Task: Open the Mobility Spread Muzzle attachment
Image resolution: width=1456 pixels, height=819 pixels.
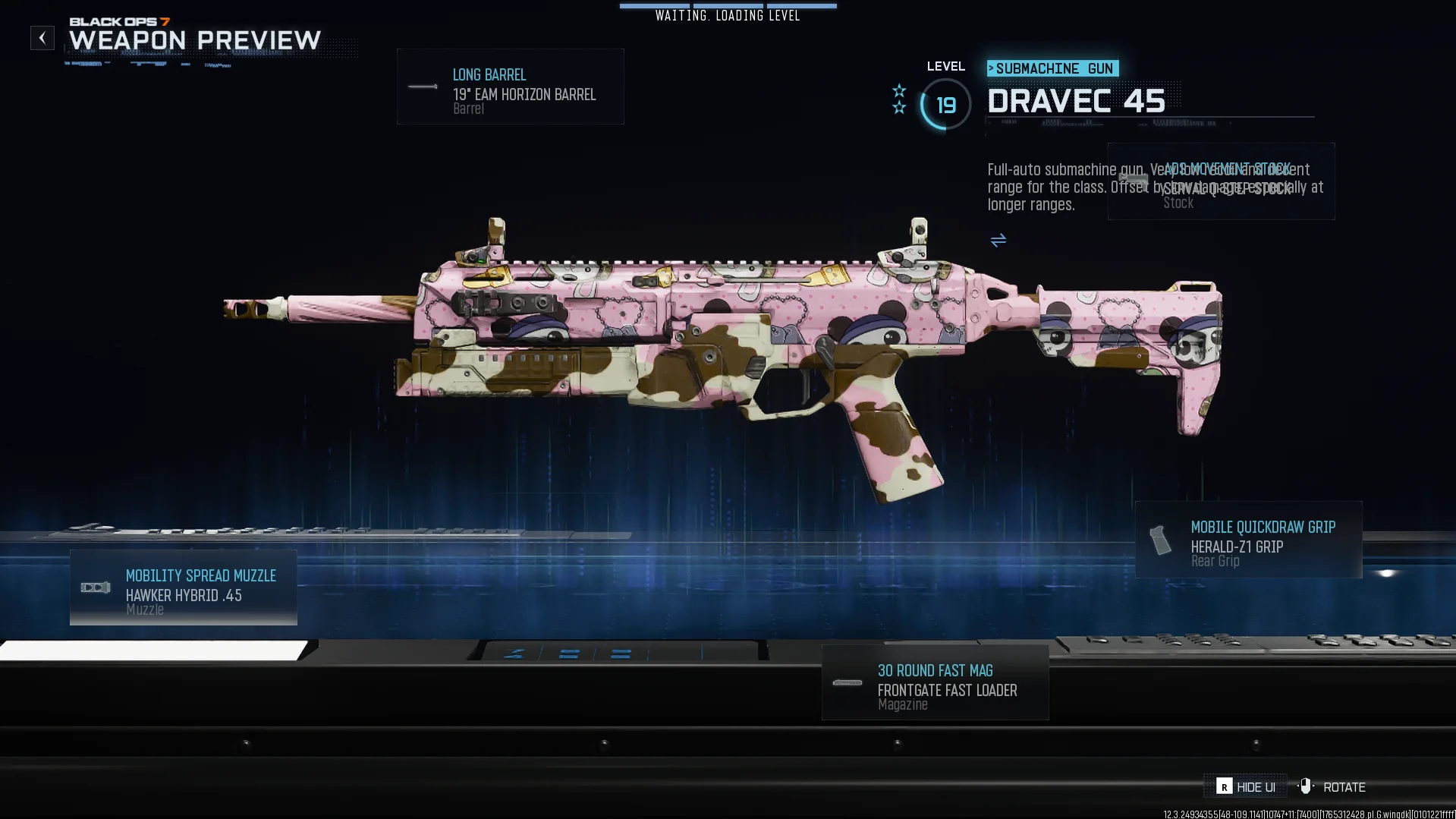Action: [x=184, y=588]
